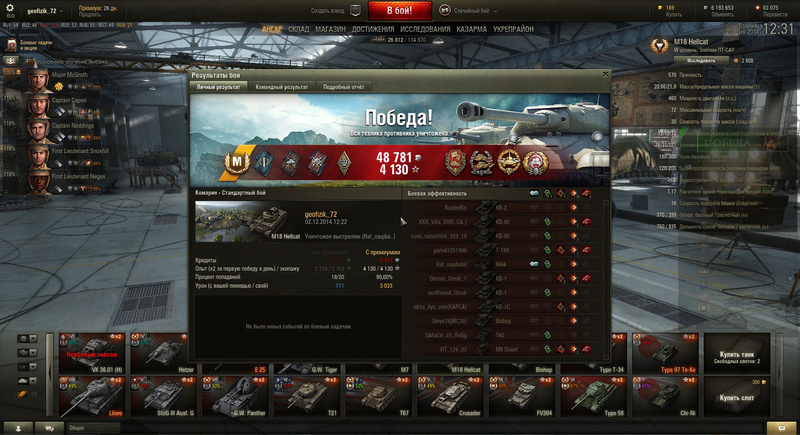
Task: Switch to the "Командный результат" tab
Action: [x=283, y=87]
